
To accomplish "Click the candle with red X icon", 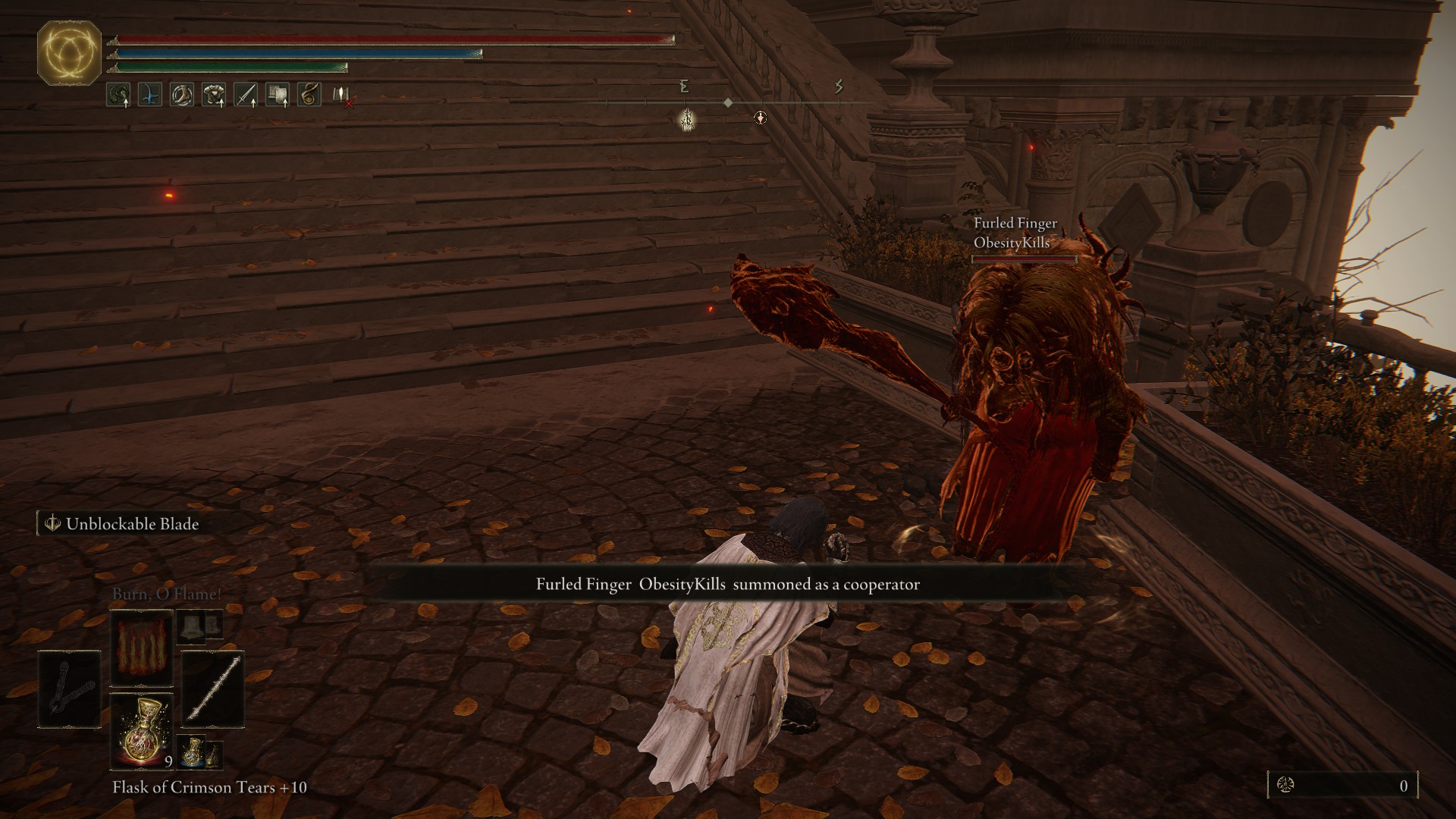I will click(342, 96).
